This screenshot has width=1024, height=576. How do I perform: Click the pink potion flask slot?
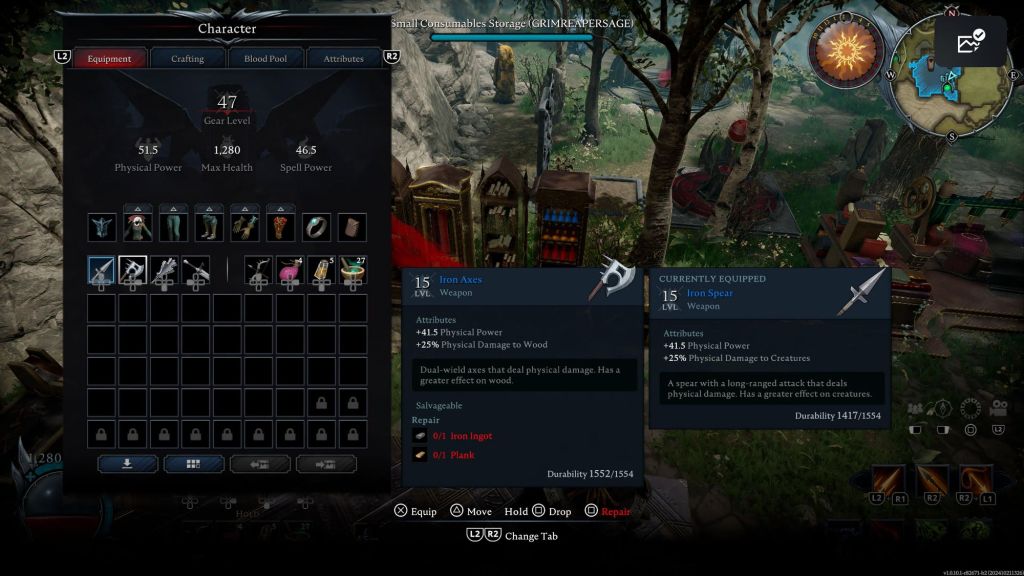click(290, 270)
